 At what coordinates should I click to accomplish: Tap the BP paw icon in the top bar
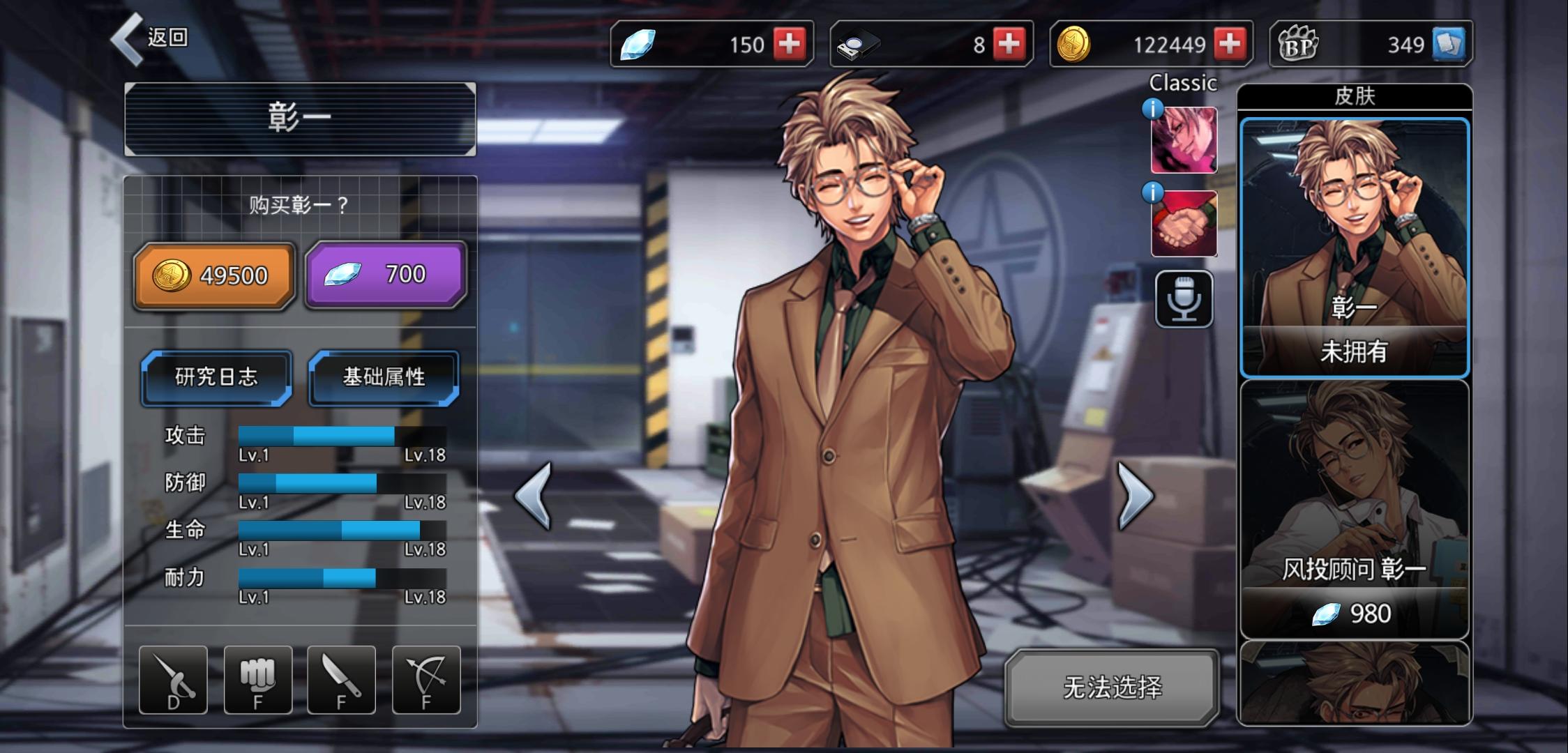pos(1317,43)
